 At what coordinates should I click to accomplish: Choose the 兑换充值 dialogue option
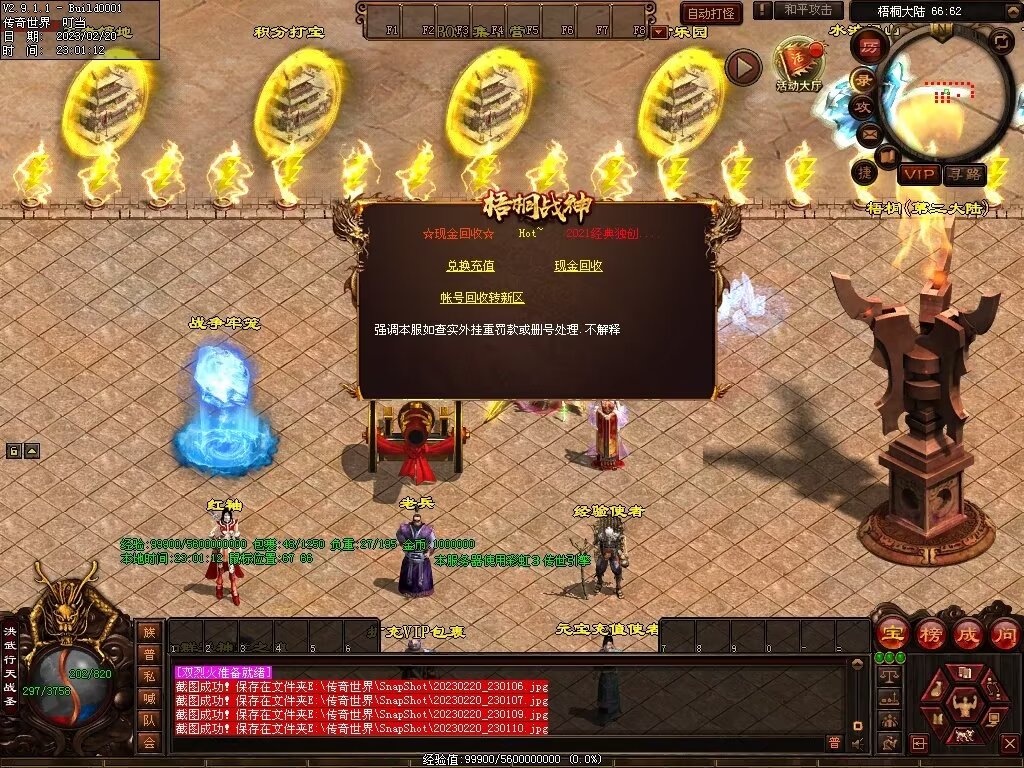pos(470,266)
